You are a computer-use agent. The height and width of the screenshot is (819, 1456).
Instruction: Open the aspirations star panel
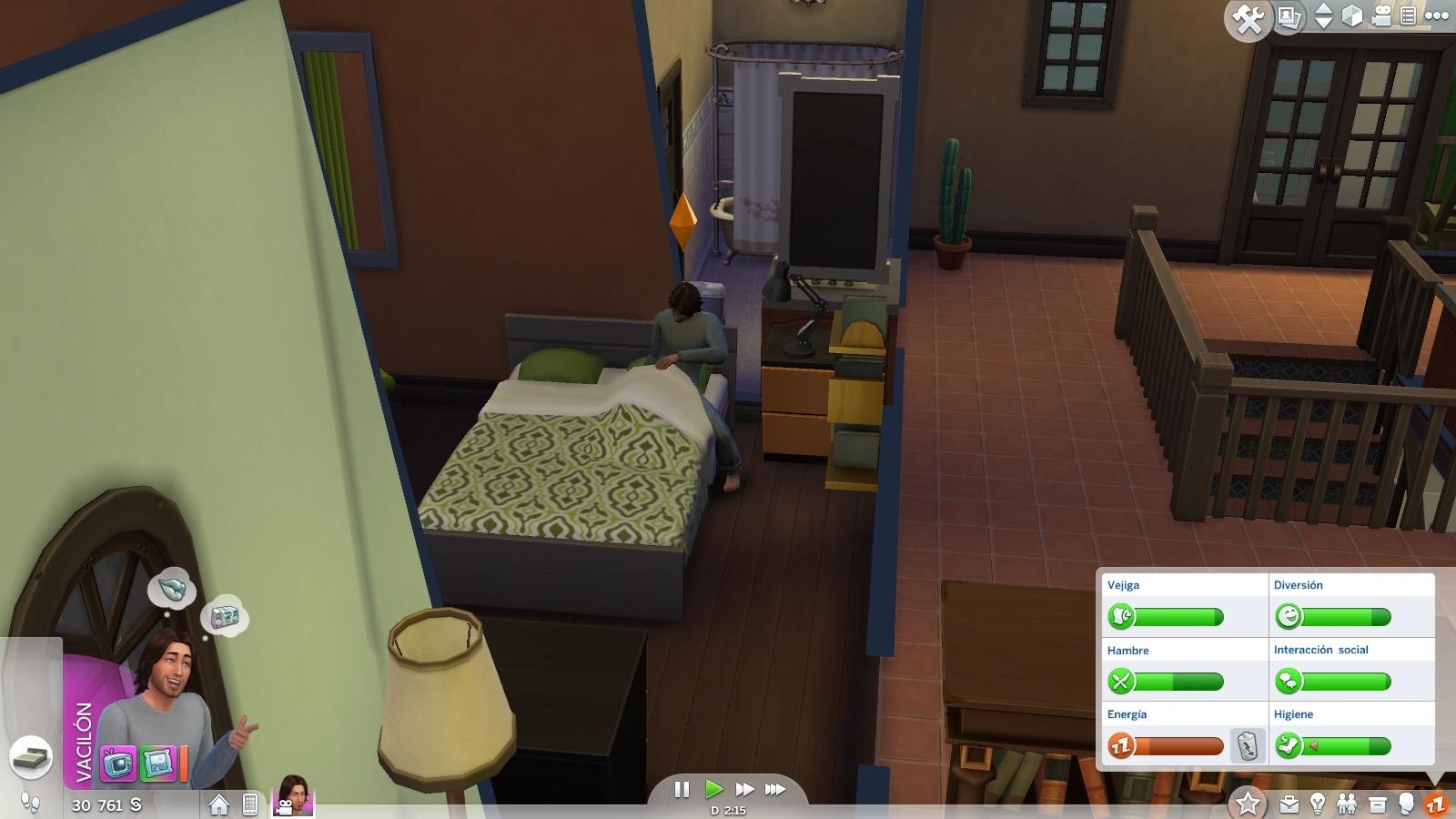tap(1247, 804)
